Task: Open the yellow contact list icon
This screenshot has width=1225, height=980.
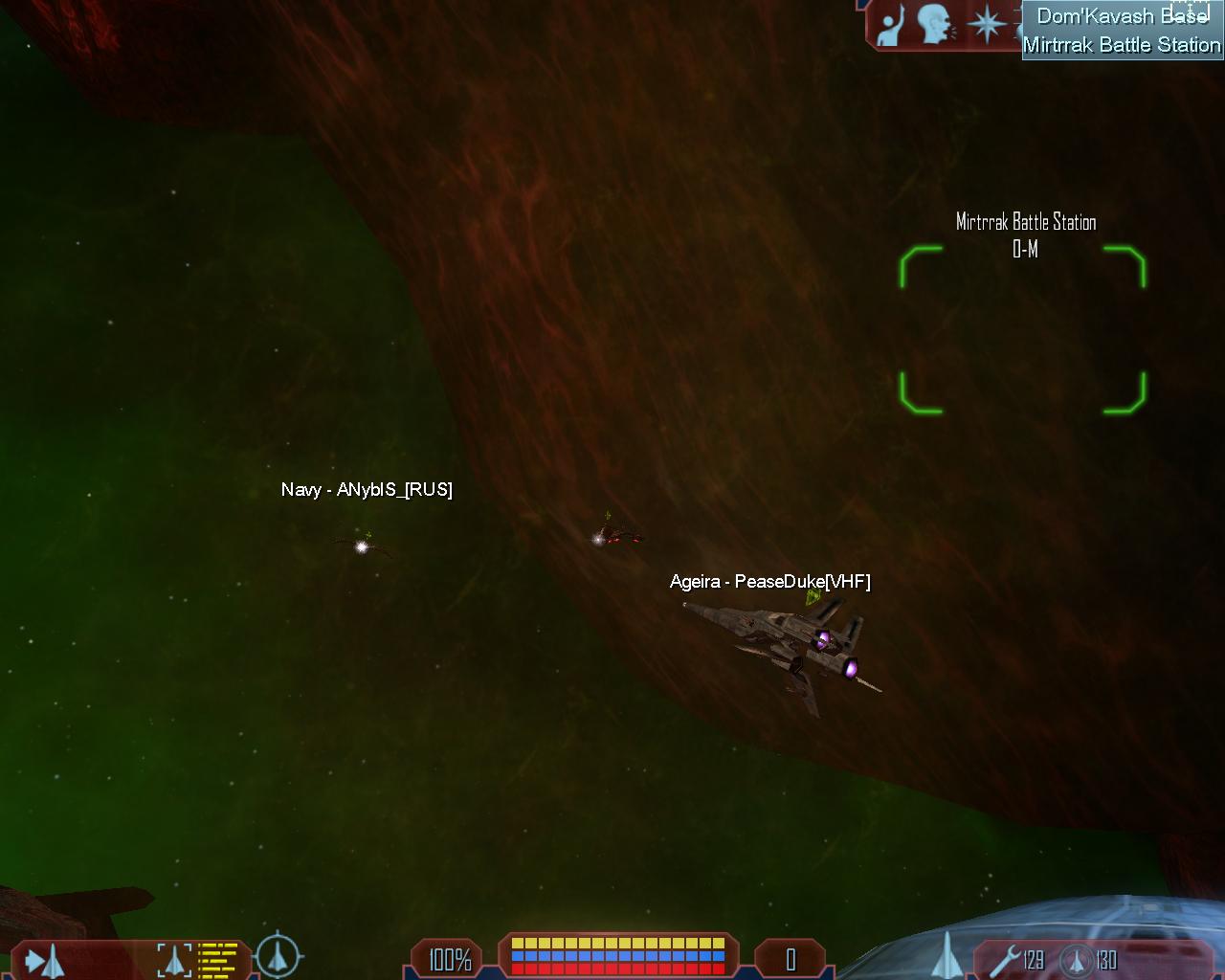Action: click(218, 959)
